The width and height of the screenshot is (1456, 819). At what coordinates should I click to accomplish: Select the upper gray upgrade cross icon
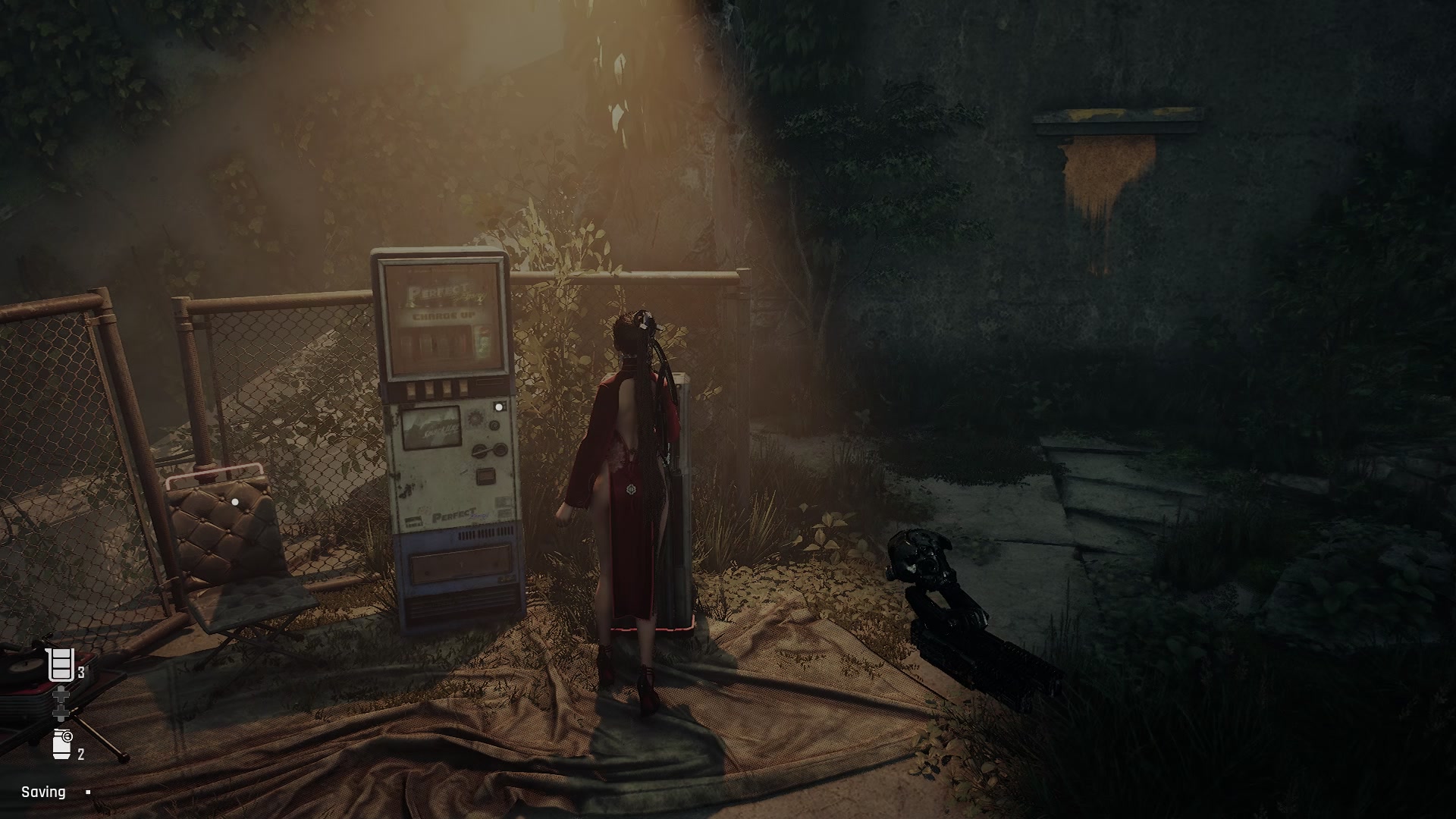[61, 695]
